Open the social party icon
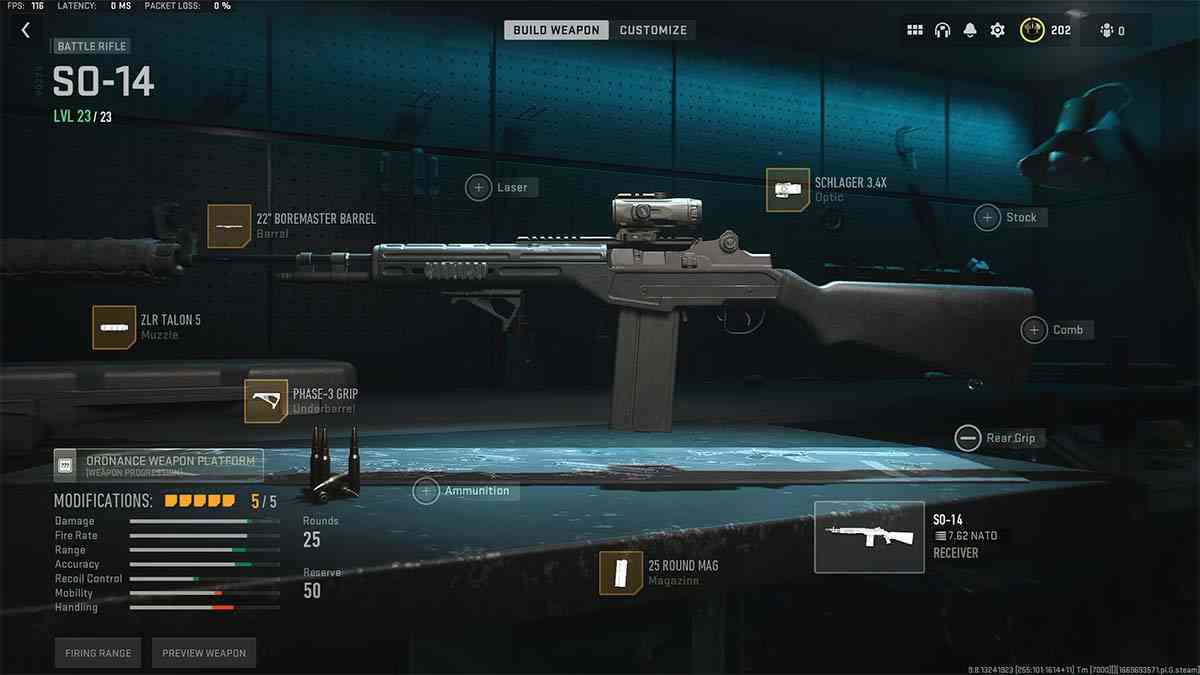This screenshot has height=675, width=1200. tap(1112, 31)
